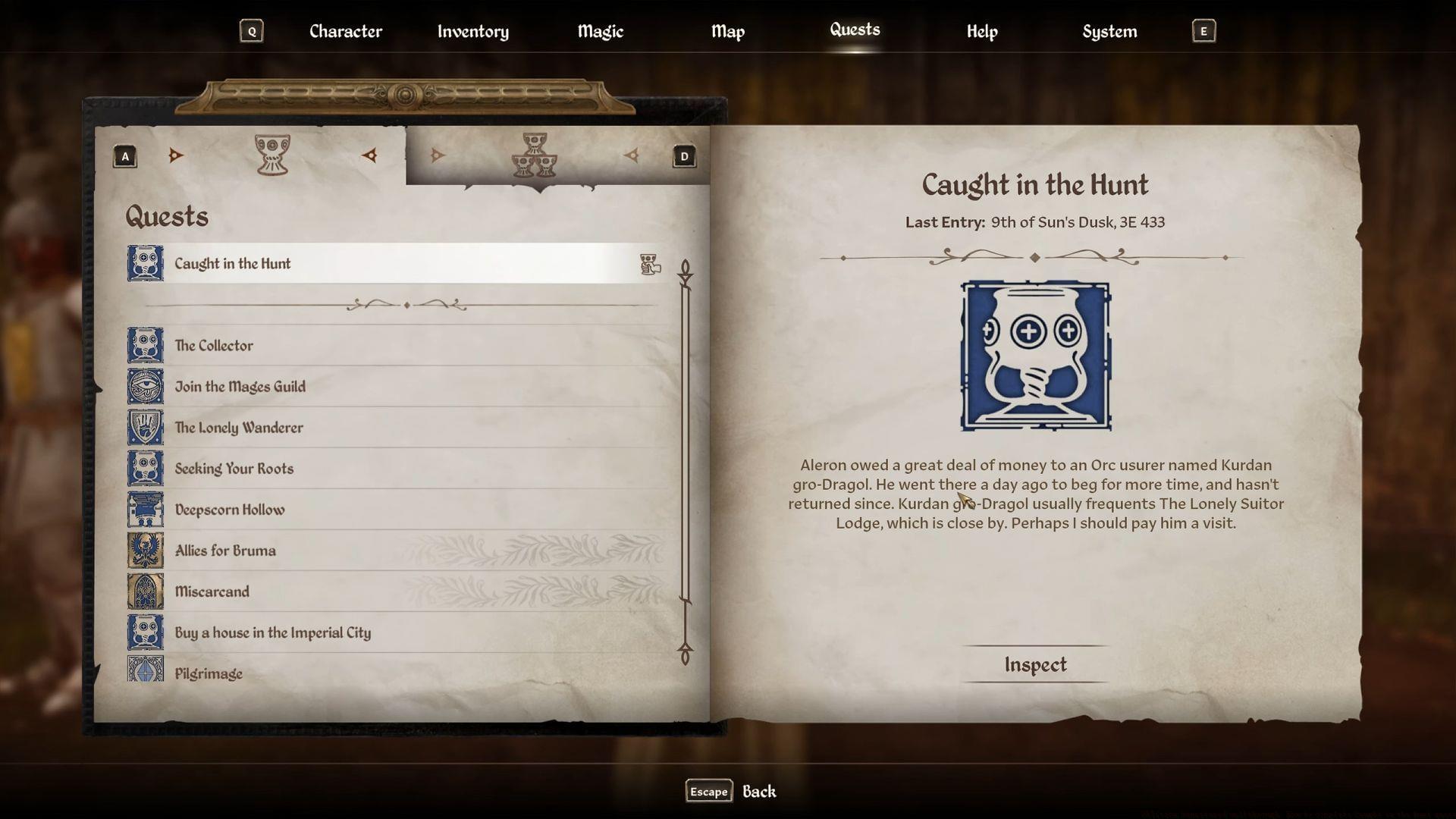The width and height of the screenshot is (1456, 819).
Task: Open the Character tab
Action: [346, 32]
